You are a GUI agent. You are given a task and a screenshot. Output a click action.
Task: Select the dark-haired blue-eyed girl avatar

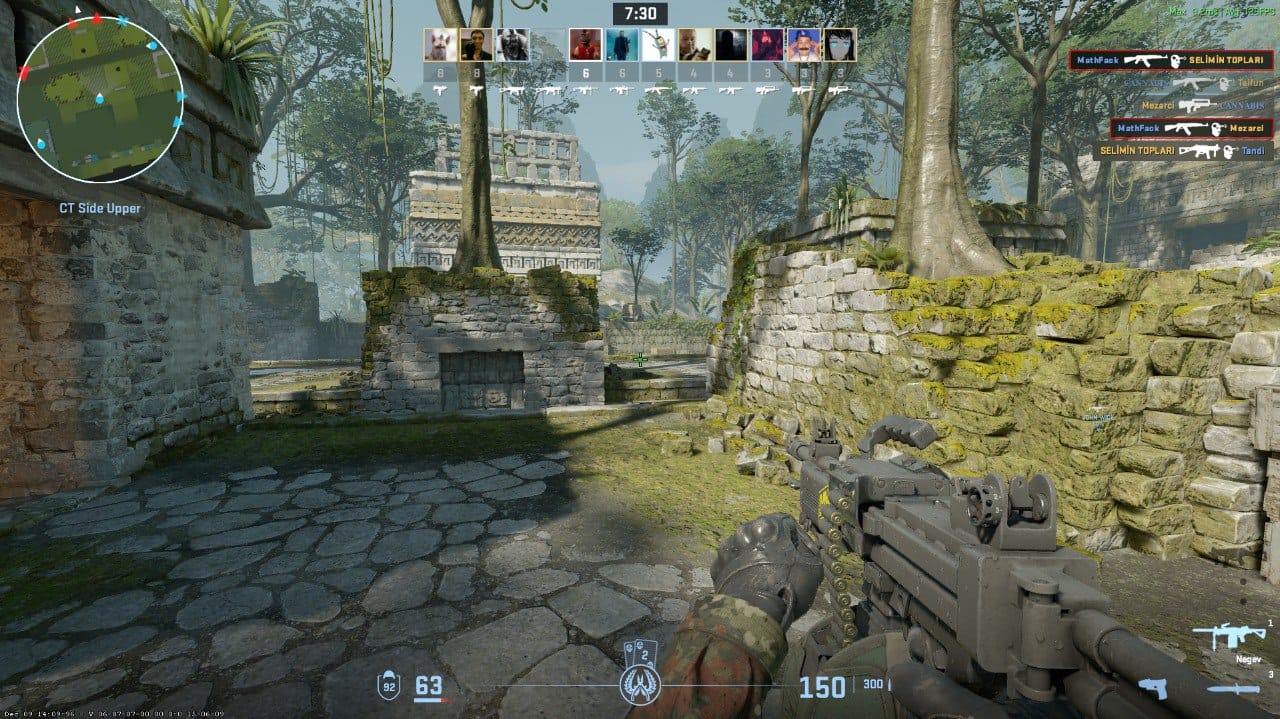[x=840, y=45]
